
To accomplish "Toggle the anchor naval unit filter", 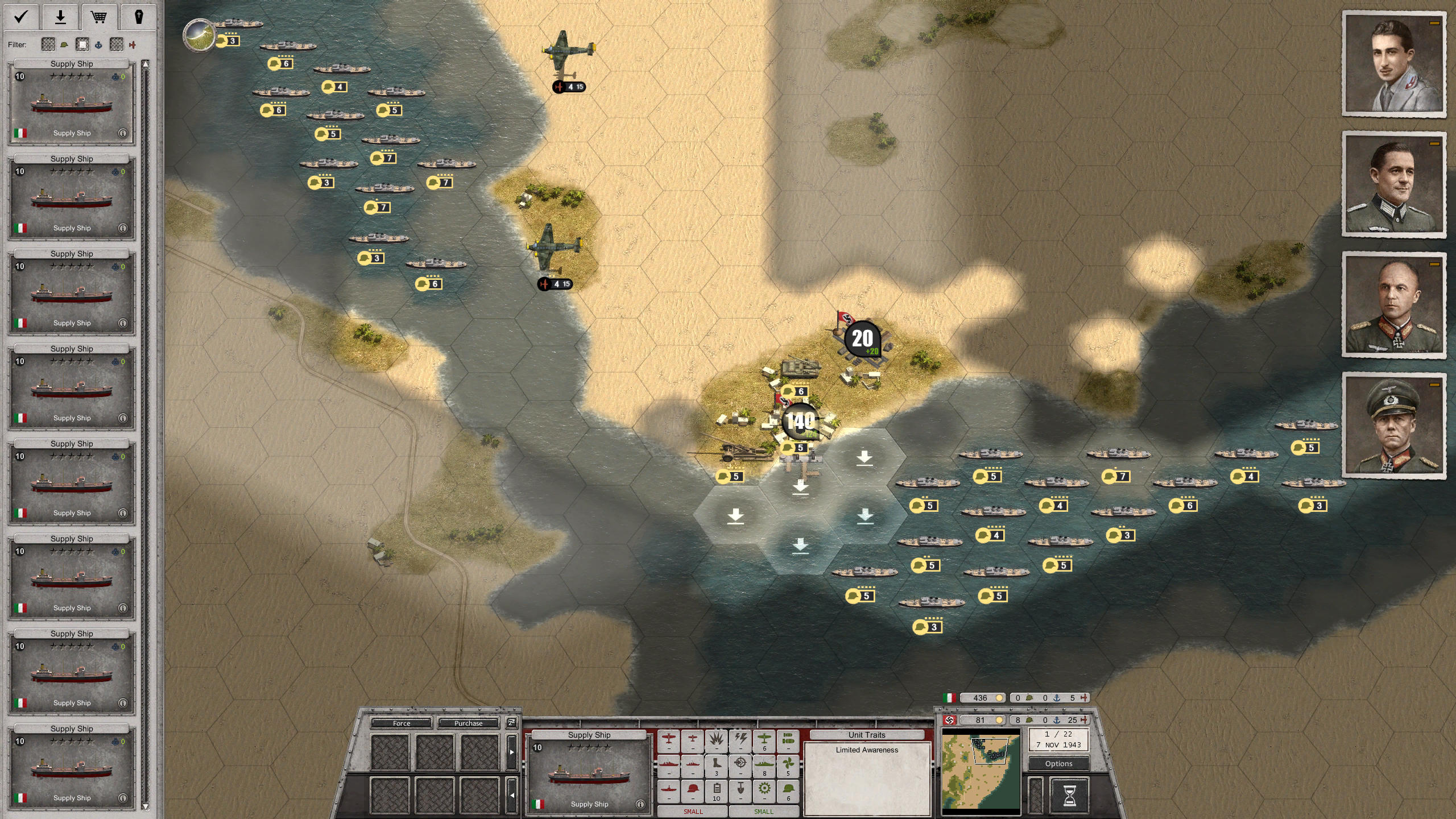I will pyautogui.click(x=100, y=44).
